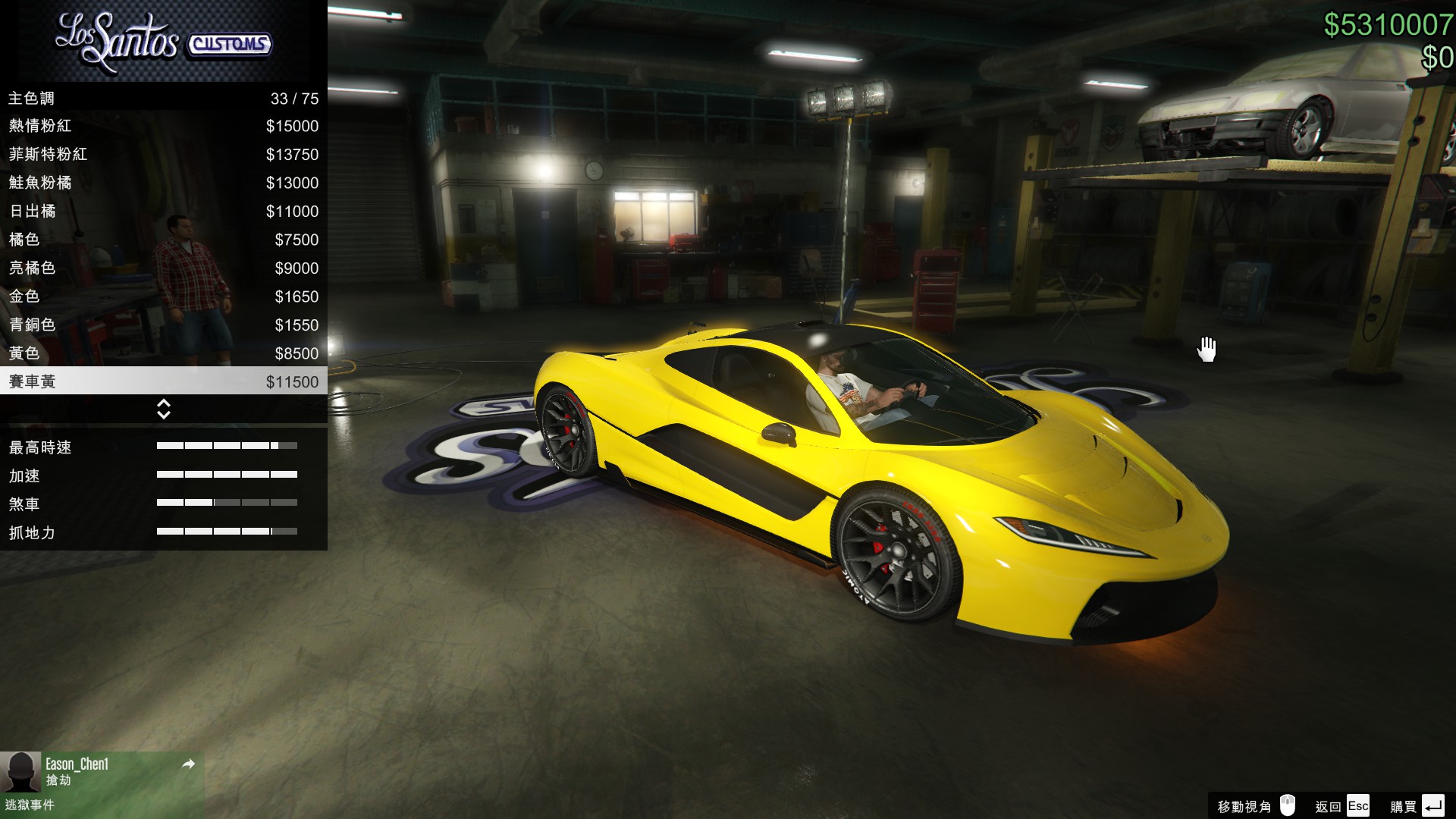
Task: Pick the 鮭魚粉橘 paint option
Action: (163, 183)
